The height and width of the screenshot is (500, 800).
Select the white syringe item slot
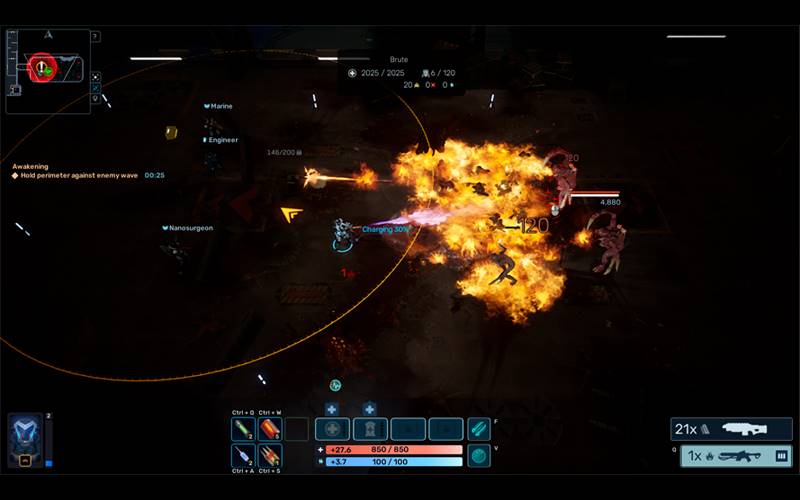coord(243,456)
